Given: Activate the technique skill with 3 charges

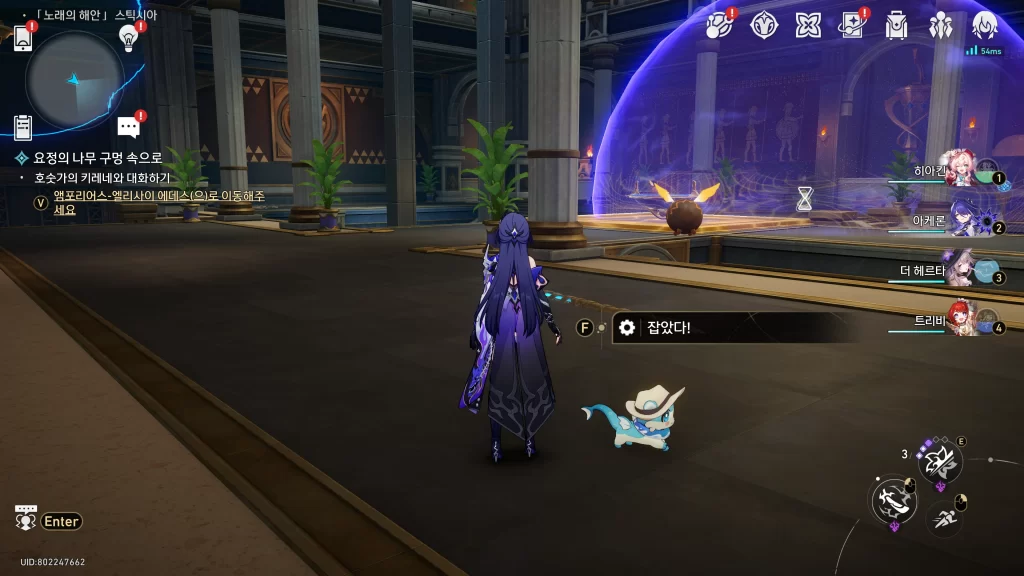Looking at the screenshot, I should point(940,461).
